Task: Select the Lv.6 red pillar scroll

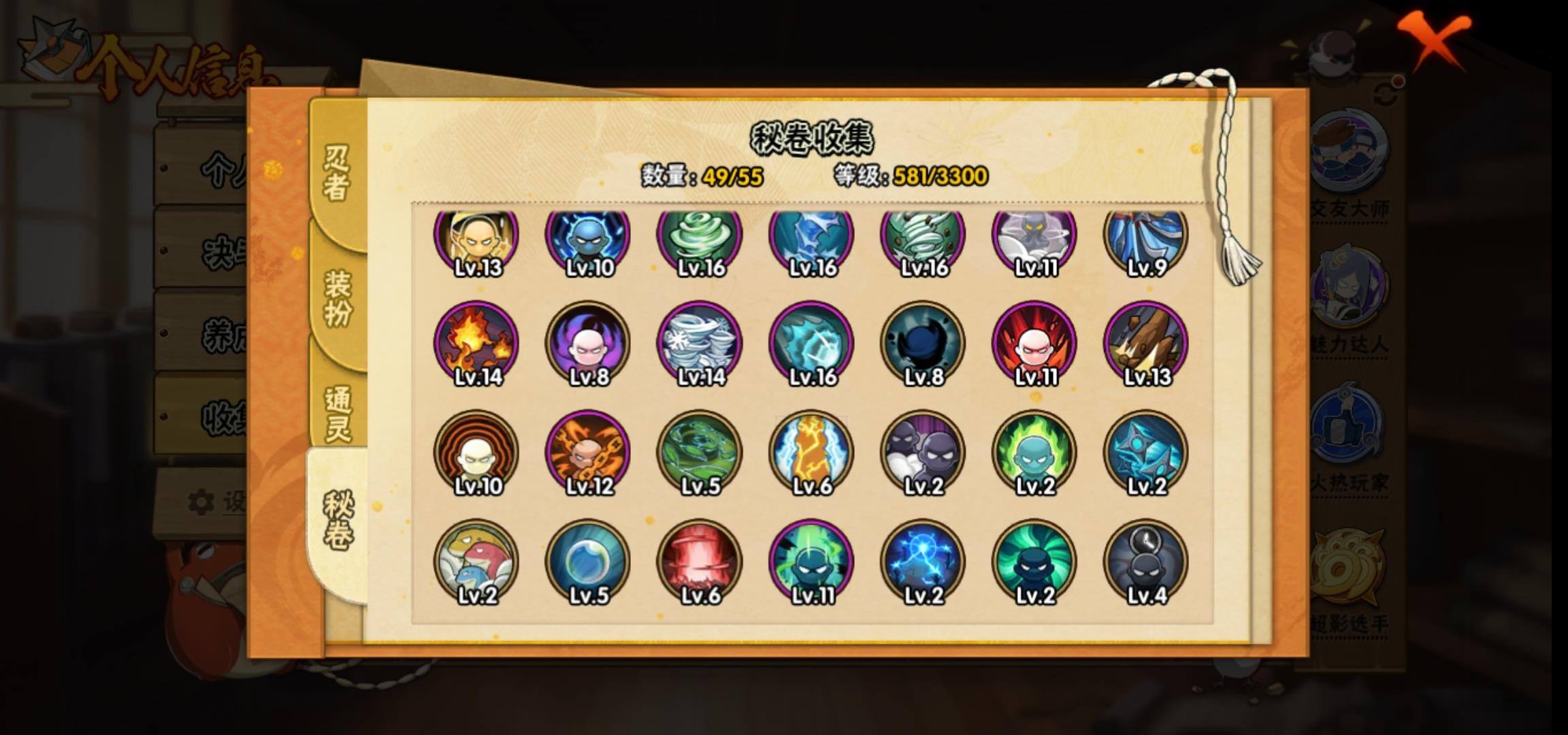Action: click(700, 562)
